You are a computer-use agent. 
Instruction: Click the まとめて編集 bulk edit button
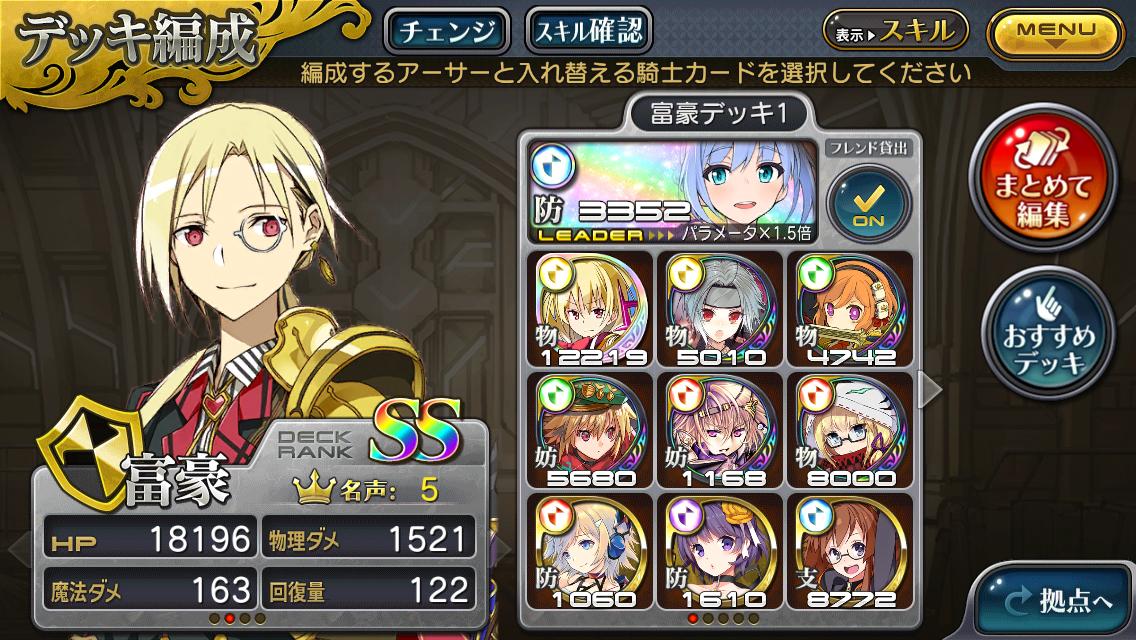tap(1047, 186)
